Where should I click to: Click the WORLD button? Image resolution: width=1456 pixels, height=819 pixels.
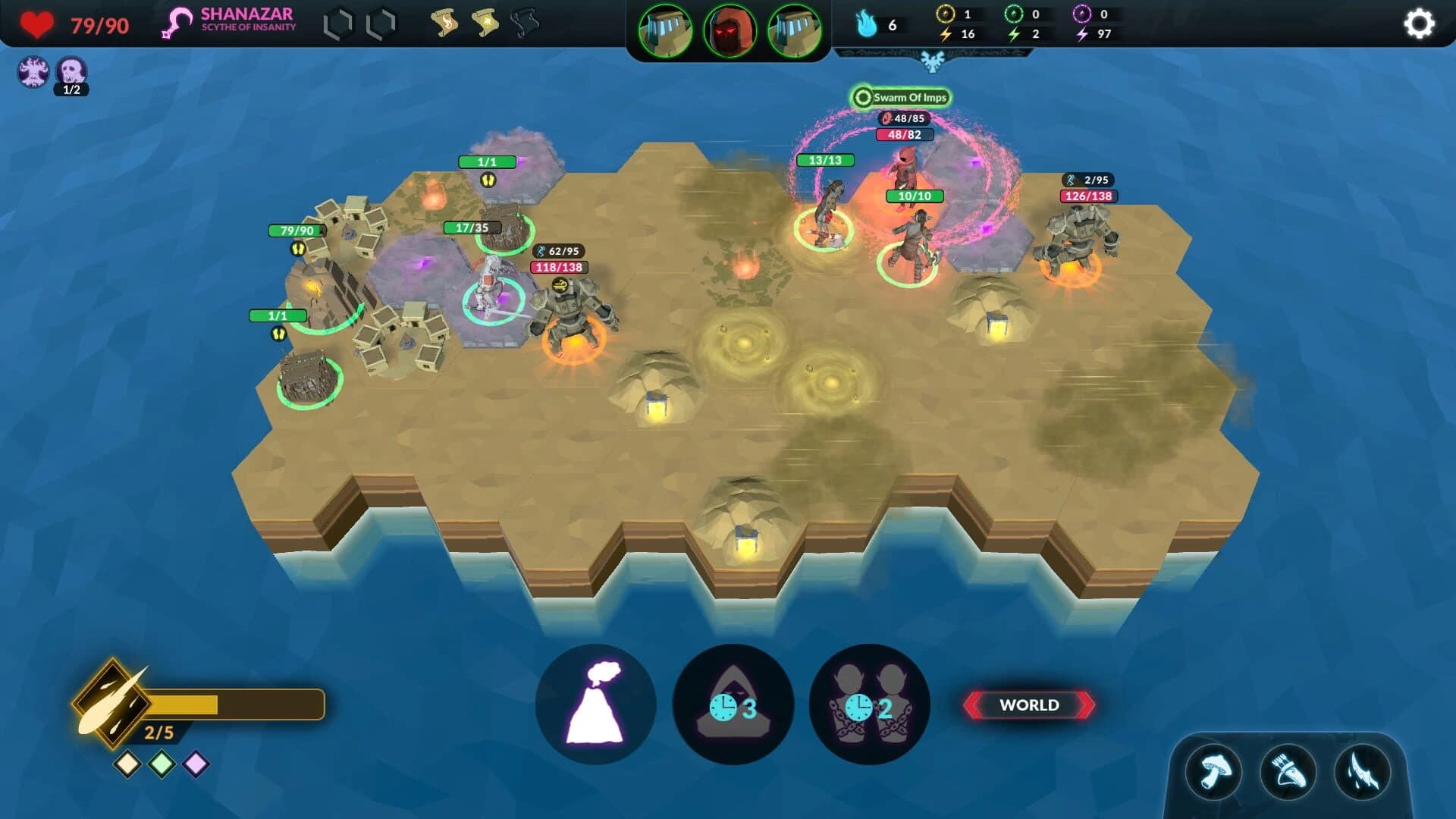point(1028,705)
